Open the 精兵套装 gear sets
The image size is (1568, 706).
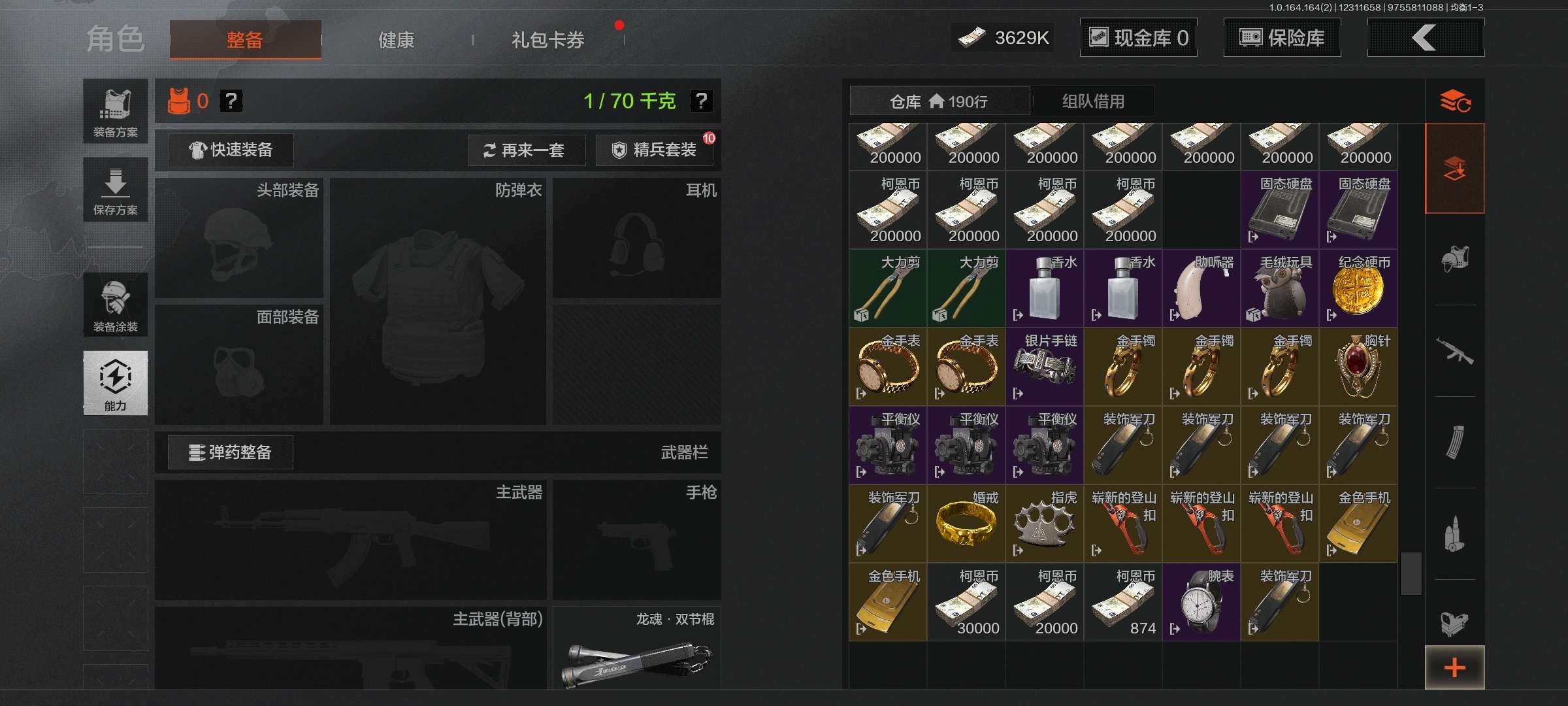(654, 150)
